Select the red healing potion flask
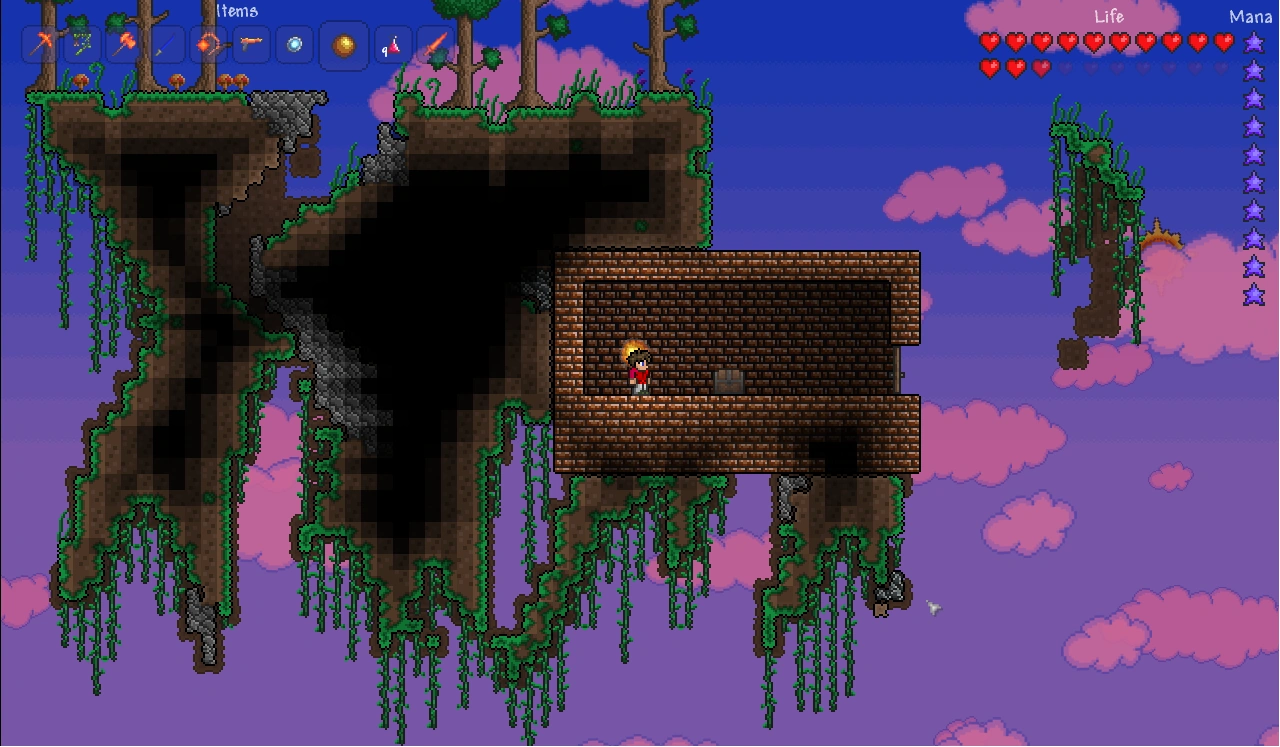 point(395,45)
